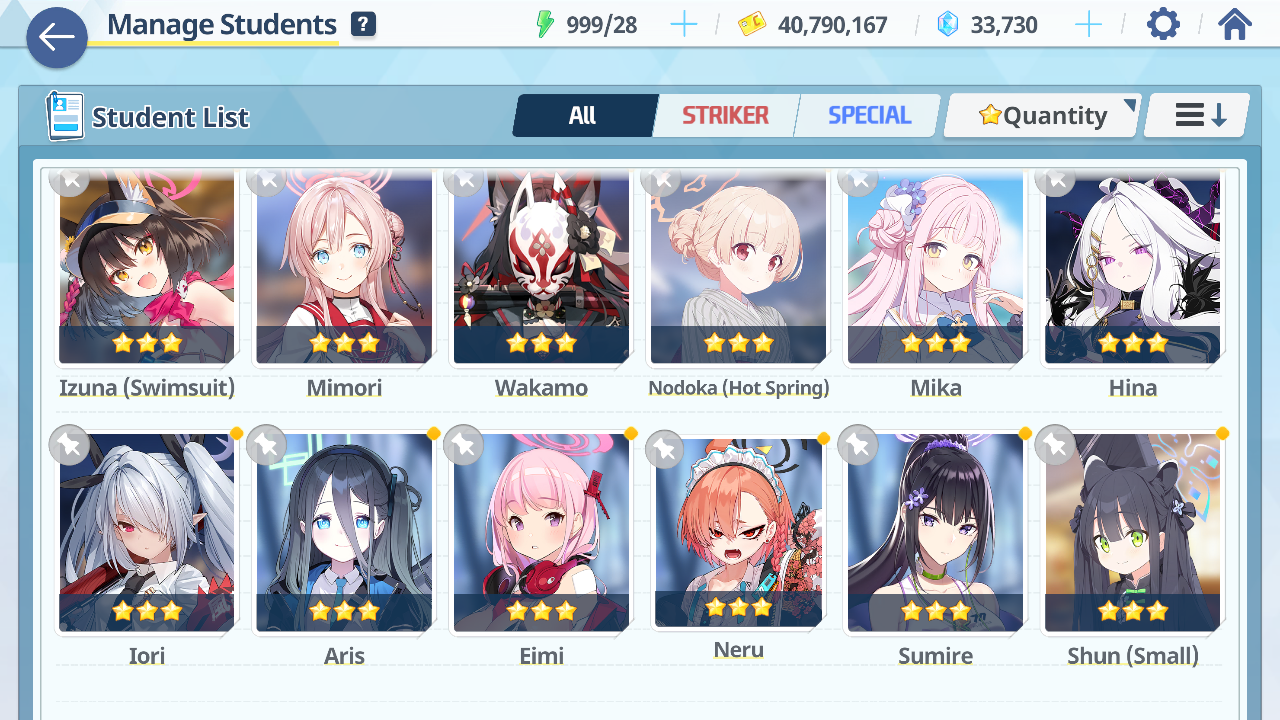Open Hina's student card
The image size is (1280, 720).
1132,268
